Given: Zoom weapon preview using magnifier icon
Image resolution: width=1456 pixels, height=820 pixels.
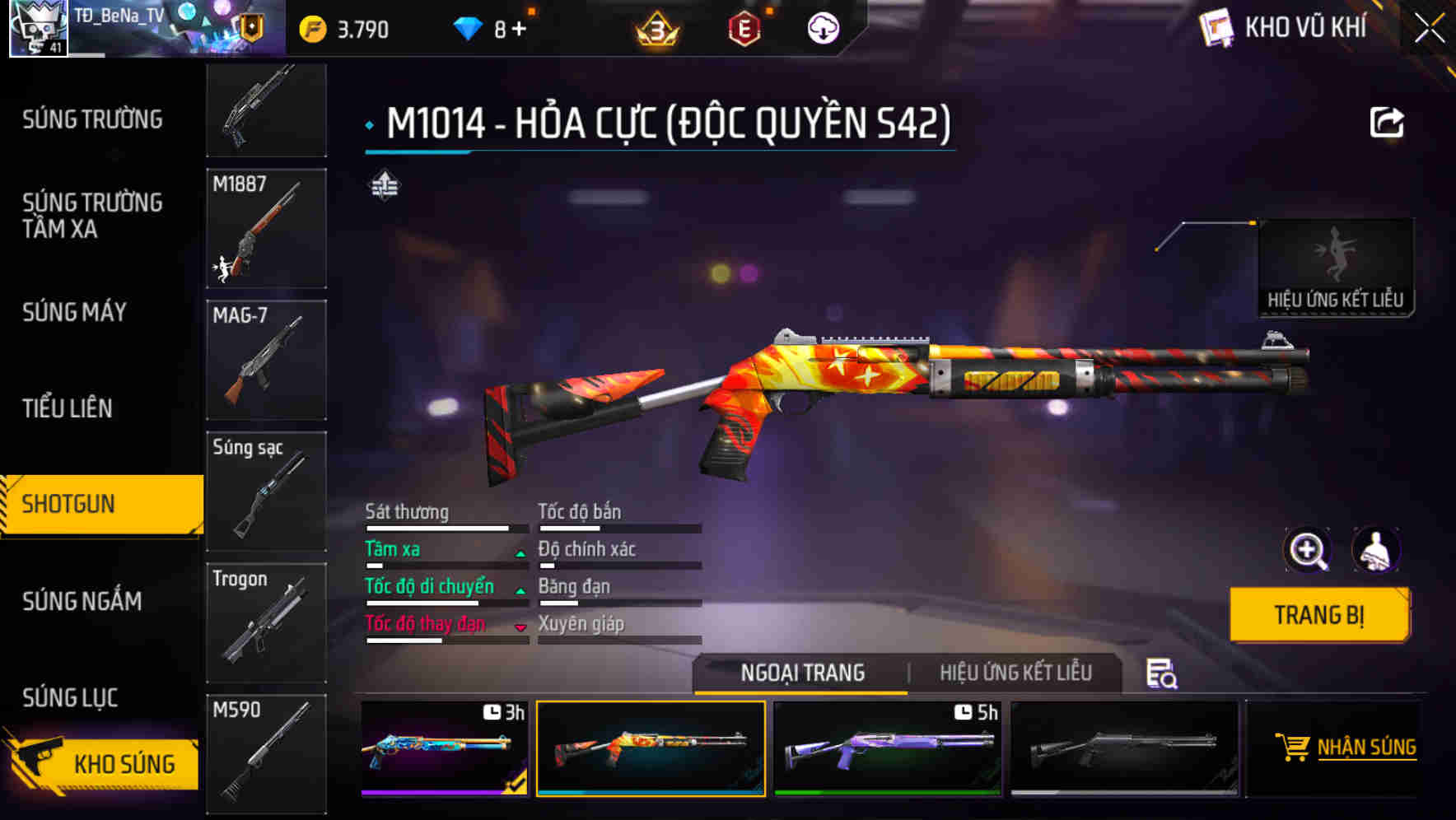Looking at the screenshot, I should [x=1307, y=550].
